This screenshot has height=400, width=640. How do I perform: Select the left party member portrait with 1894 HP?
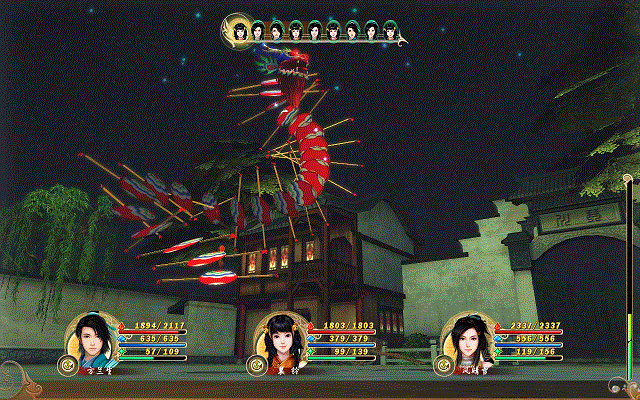click(x=92, y=342)
